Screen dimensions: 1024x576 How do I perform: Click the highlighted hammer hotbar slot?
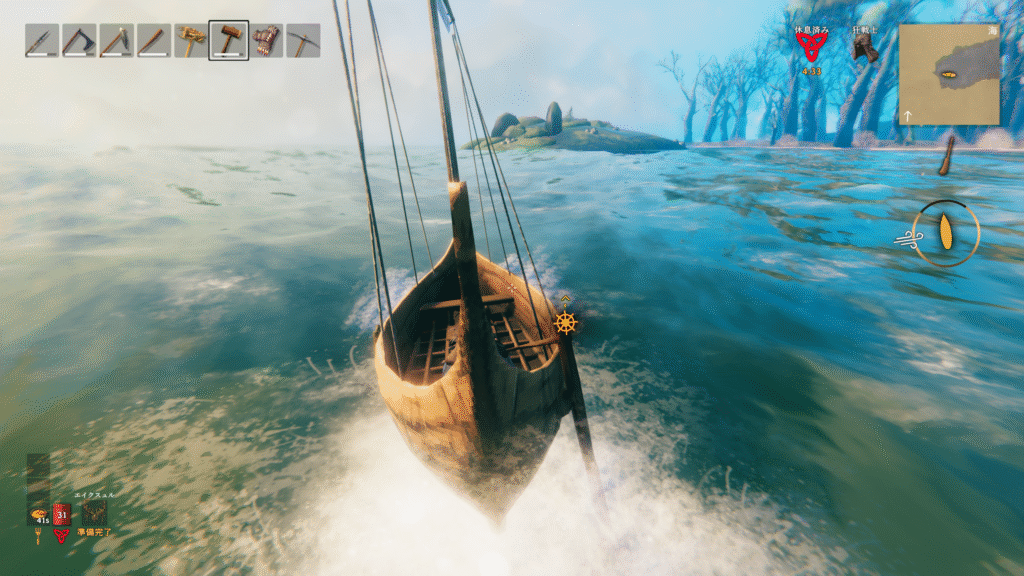229,41
